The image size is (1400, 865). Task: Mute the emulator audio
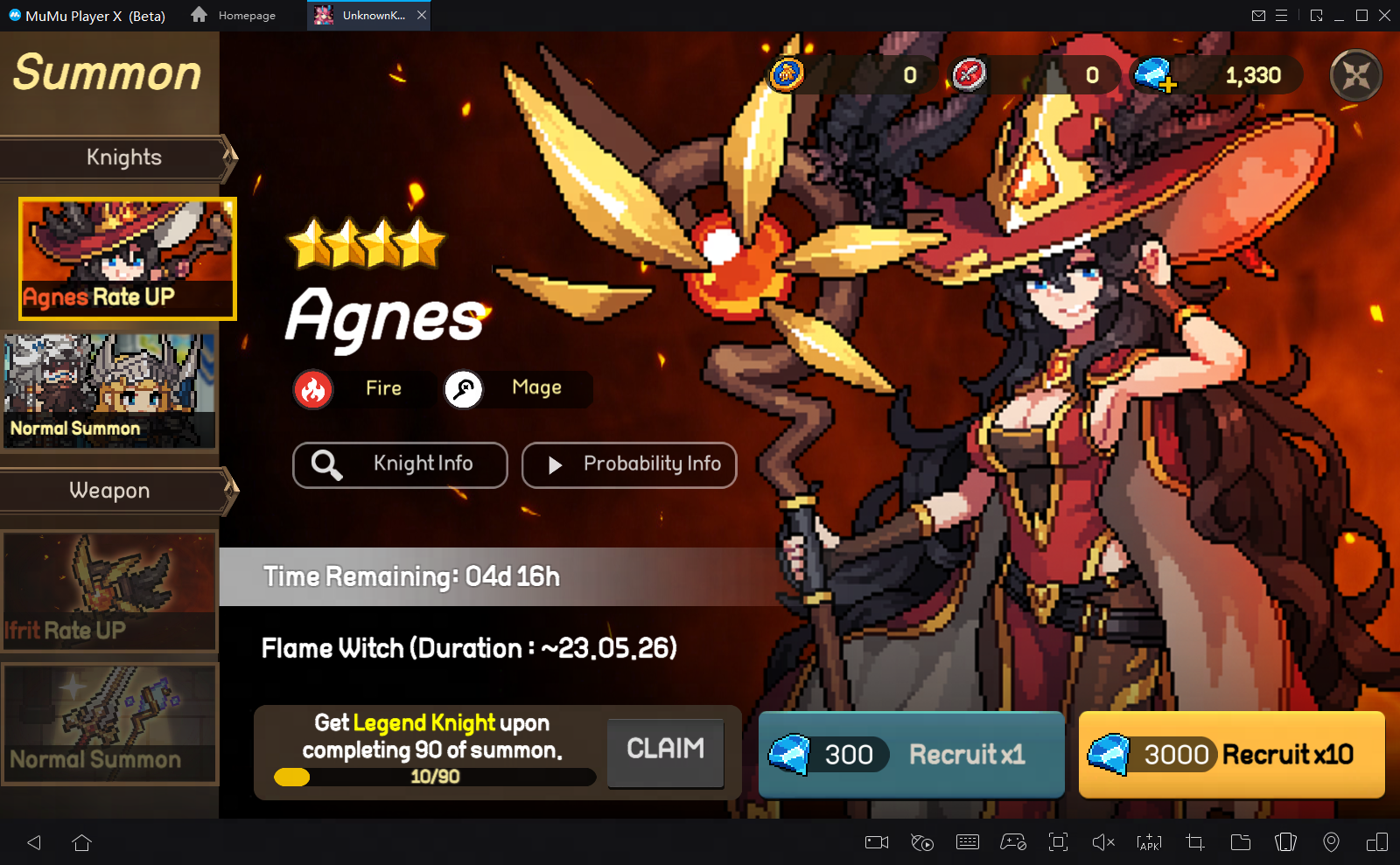point(1102,842)
